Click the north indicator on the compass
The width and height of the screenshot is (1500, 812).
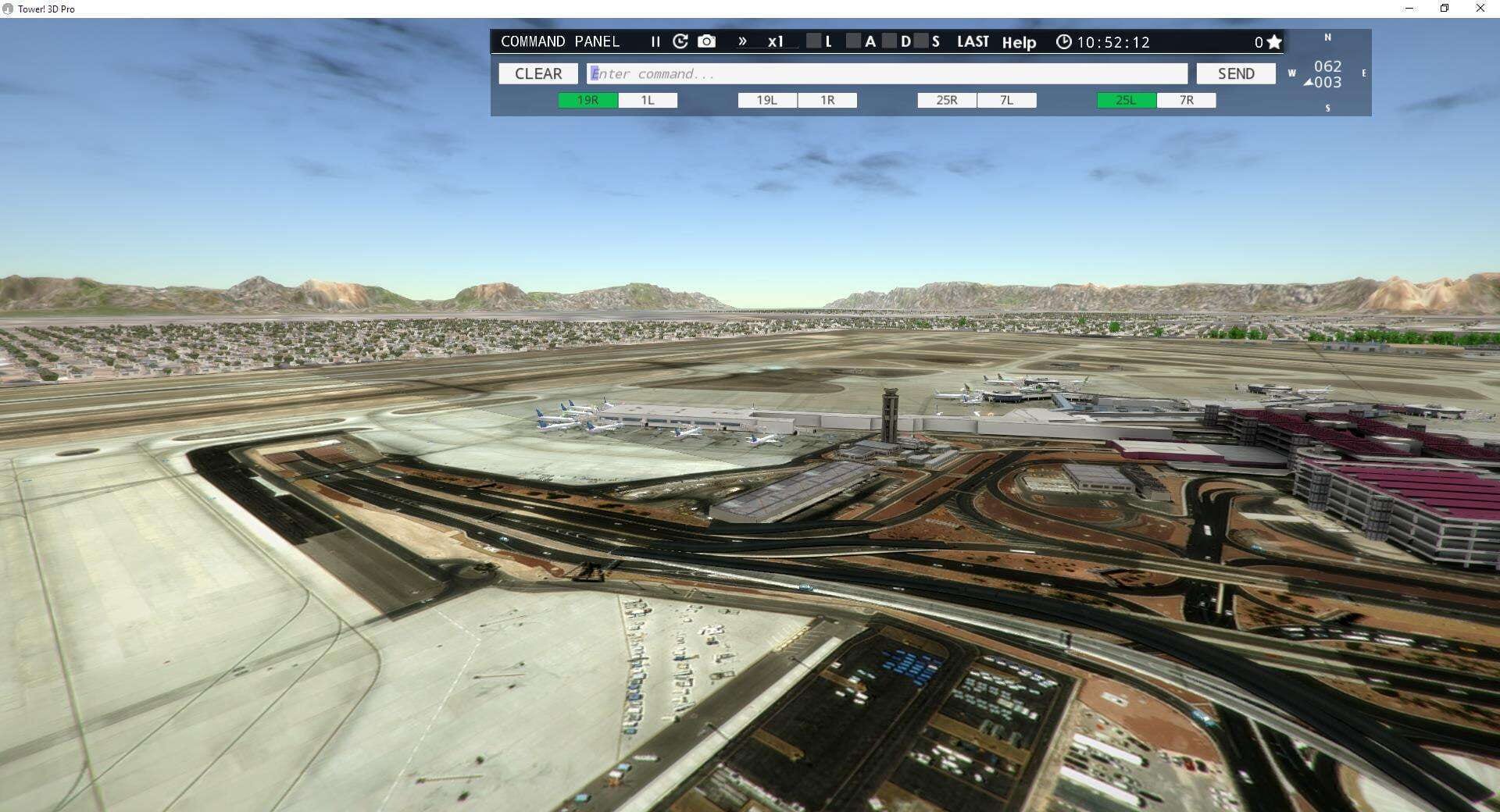click(x=1327, y=37)
